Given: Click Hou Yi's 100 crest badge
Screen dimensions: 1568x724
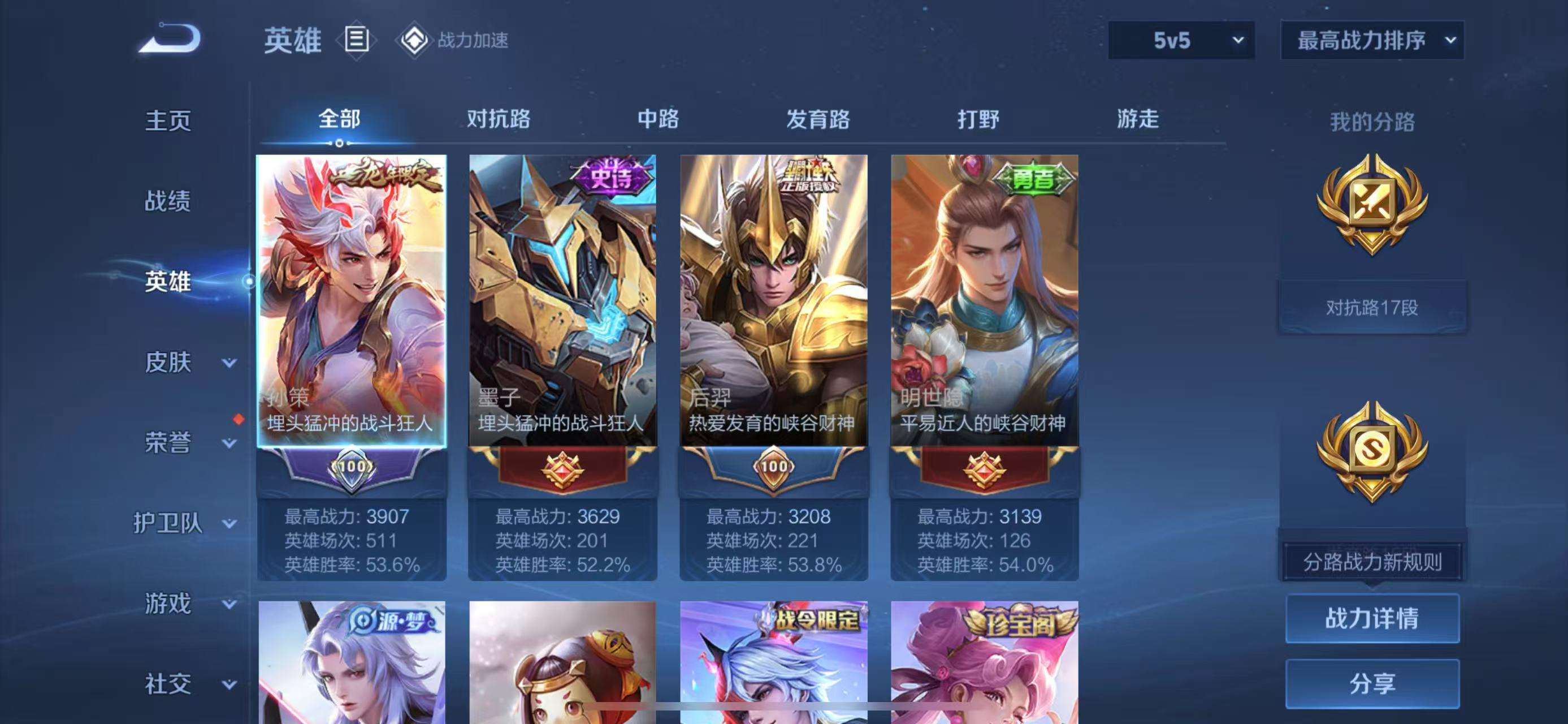Looking at the screenshot, I should [x=774, y=467].
